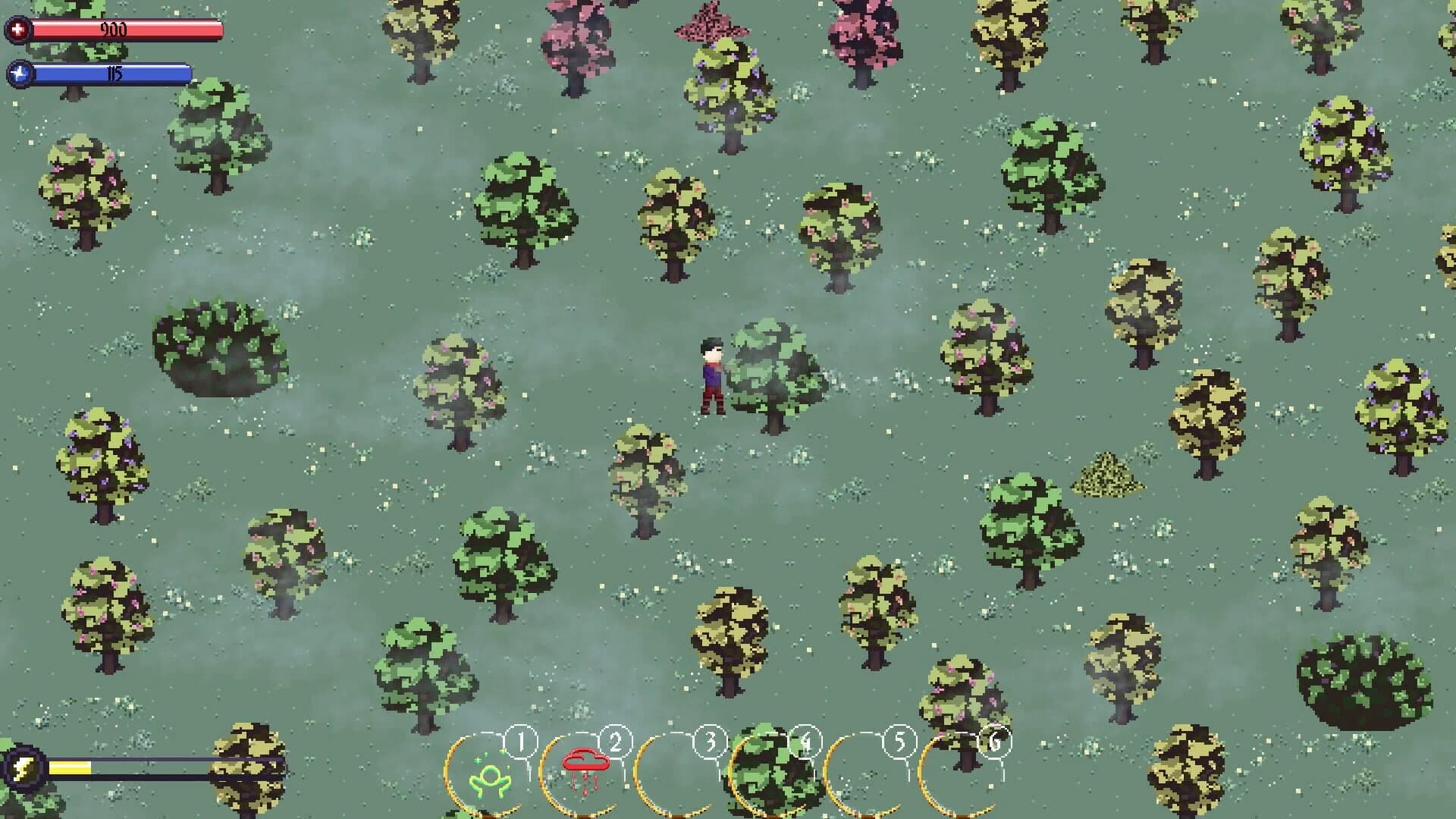Click the lightning bolt stamina icon bottom-left
This screenshot has width=1456, height=819.
coord(25,769)
